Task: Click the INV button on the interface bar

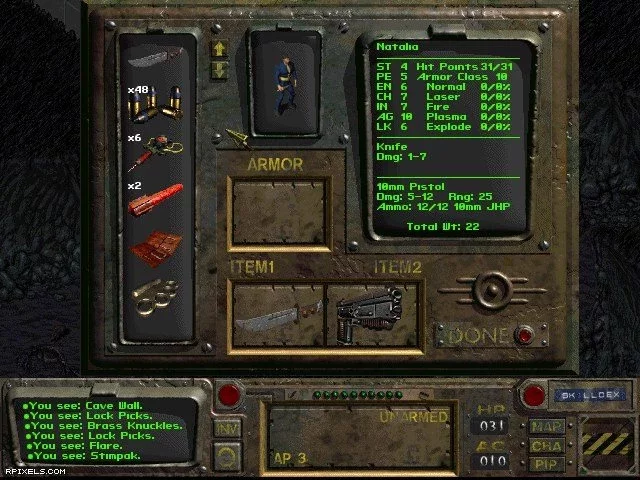Action: click(226, 427)
